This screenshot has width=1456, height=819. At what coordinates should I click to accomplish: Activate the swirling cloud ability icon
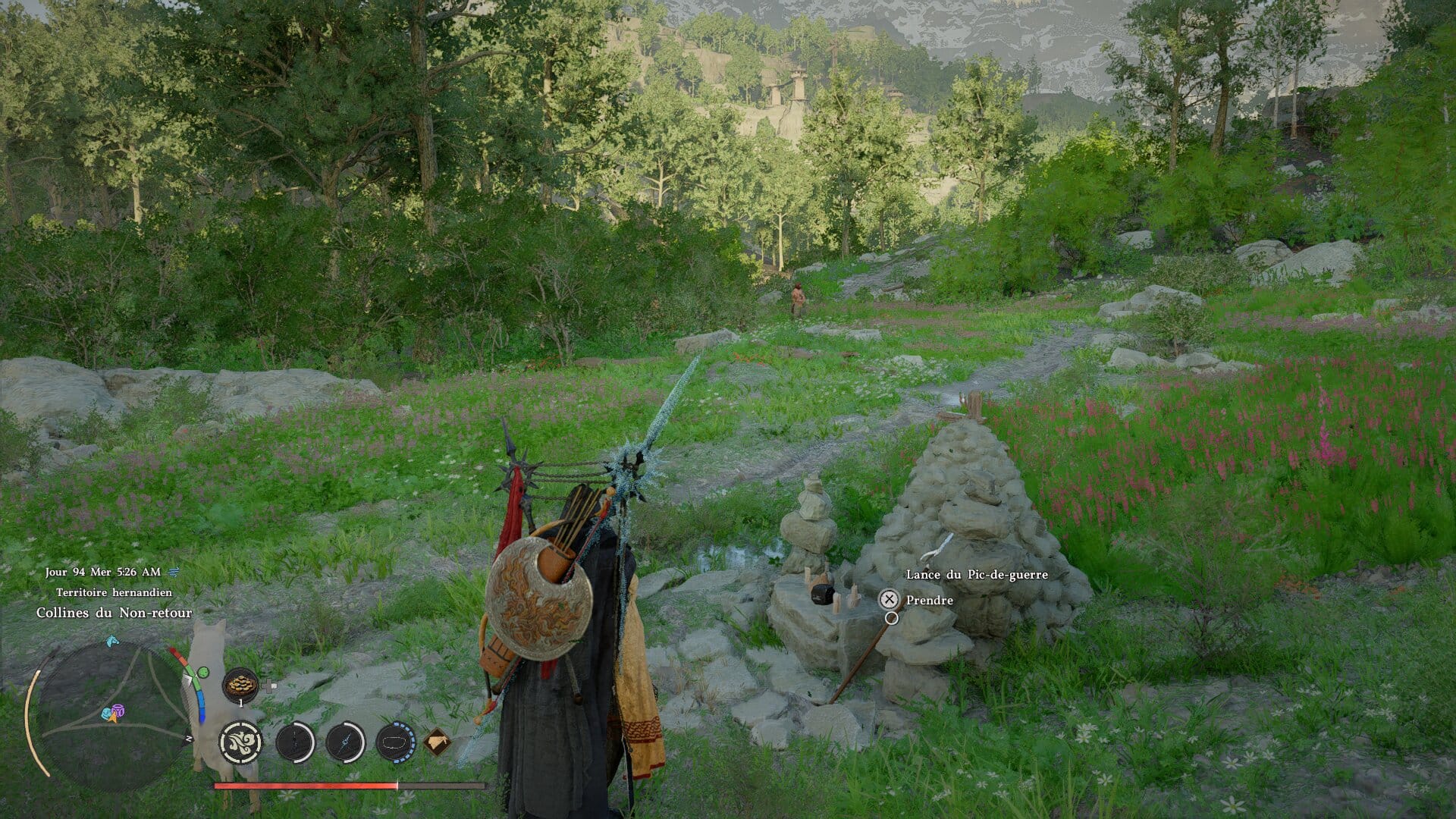(x=241, y=741)
